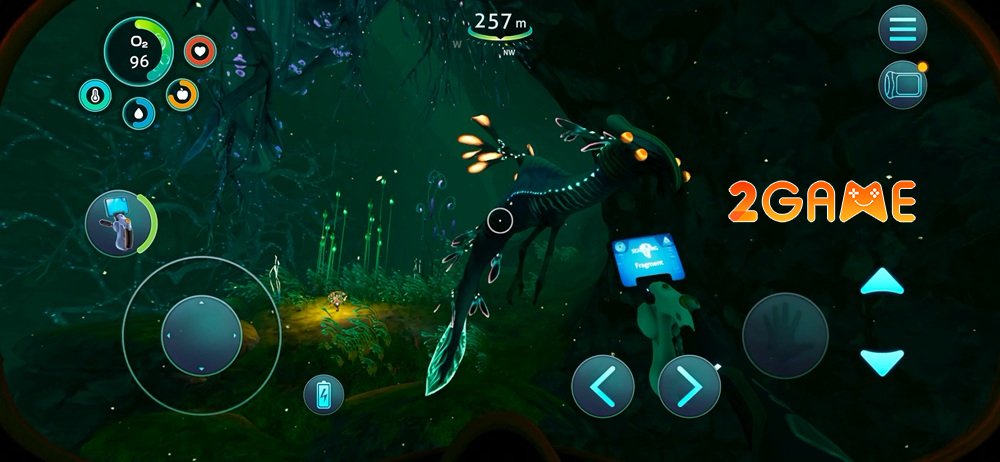Screen dimensions: 1000x462
Task: Tap the battery reload button
Action: [323, 394]
